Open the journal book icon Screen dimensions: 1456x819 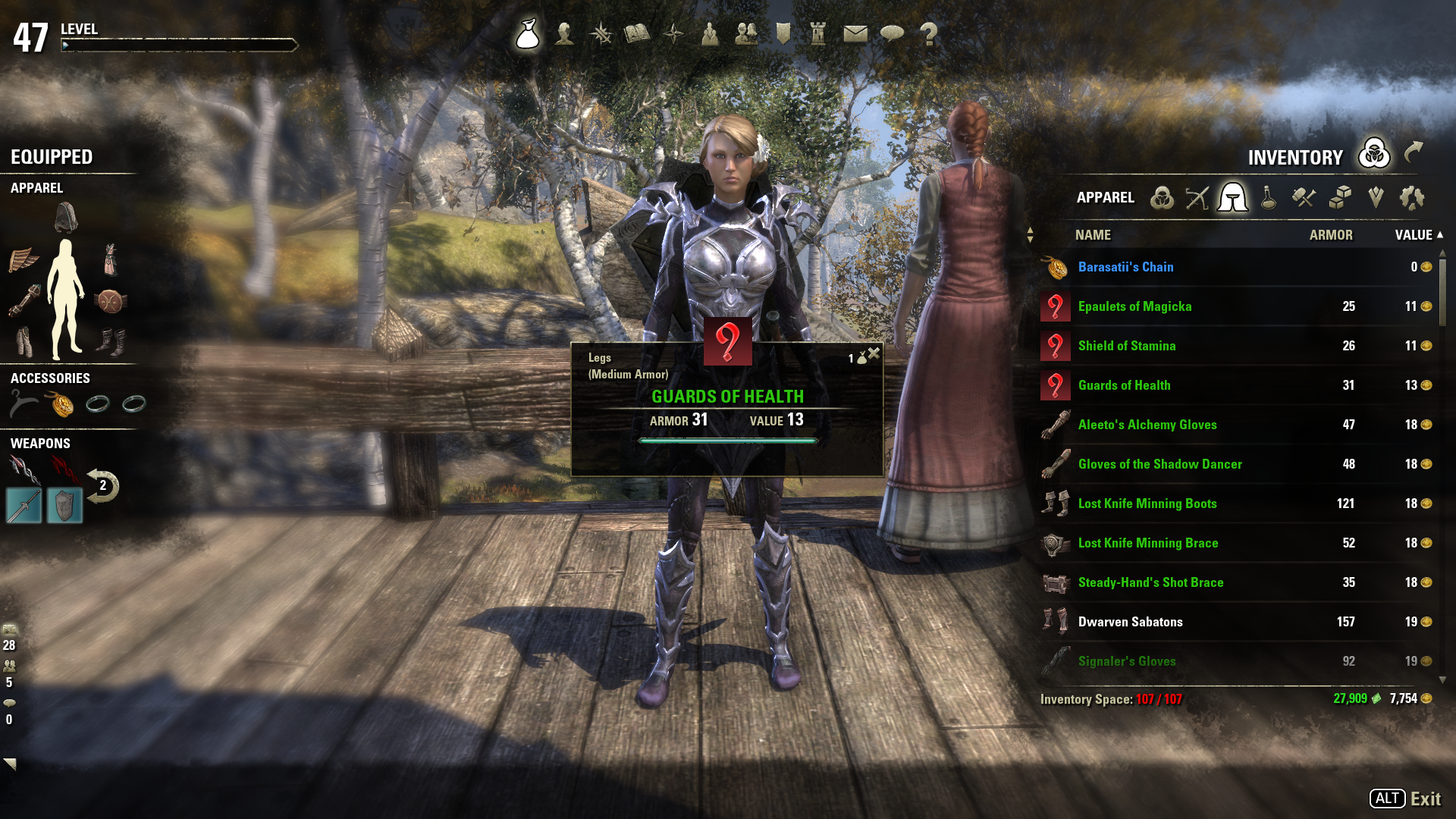pos(637,34)
